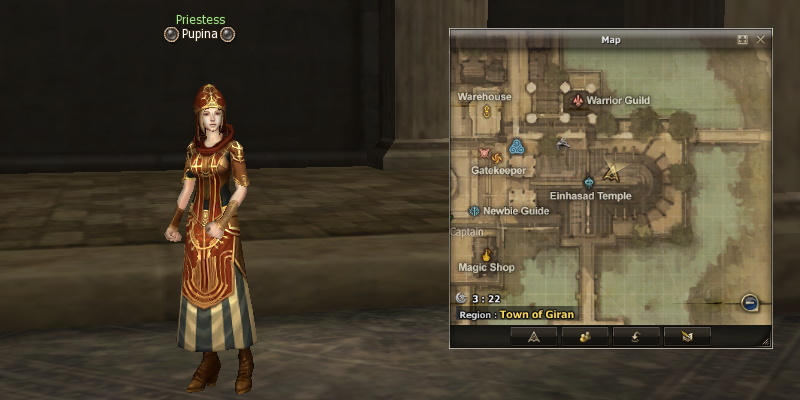Close the Map window
The height and width of the screenshot is (400, 800).
(x=761, y=40)
